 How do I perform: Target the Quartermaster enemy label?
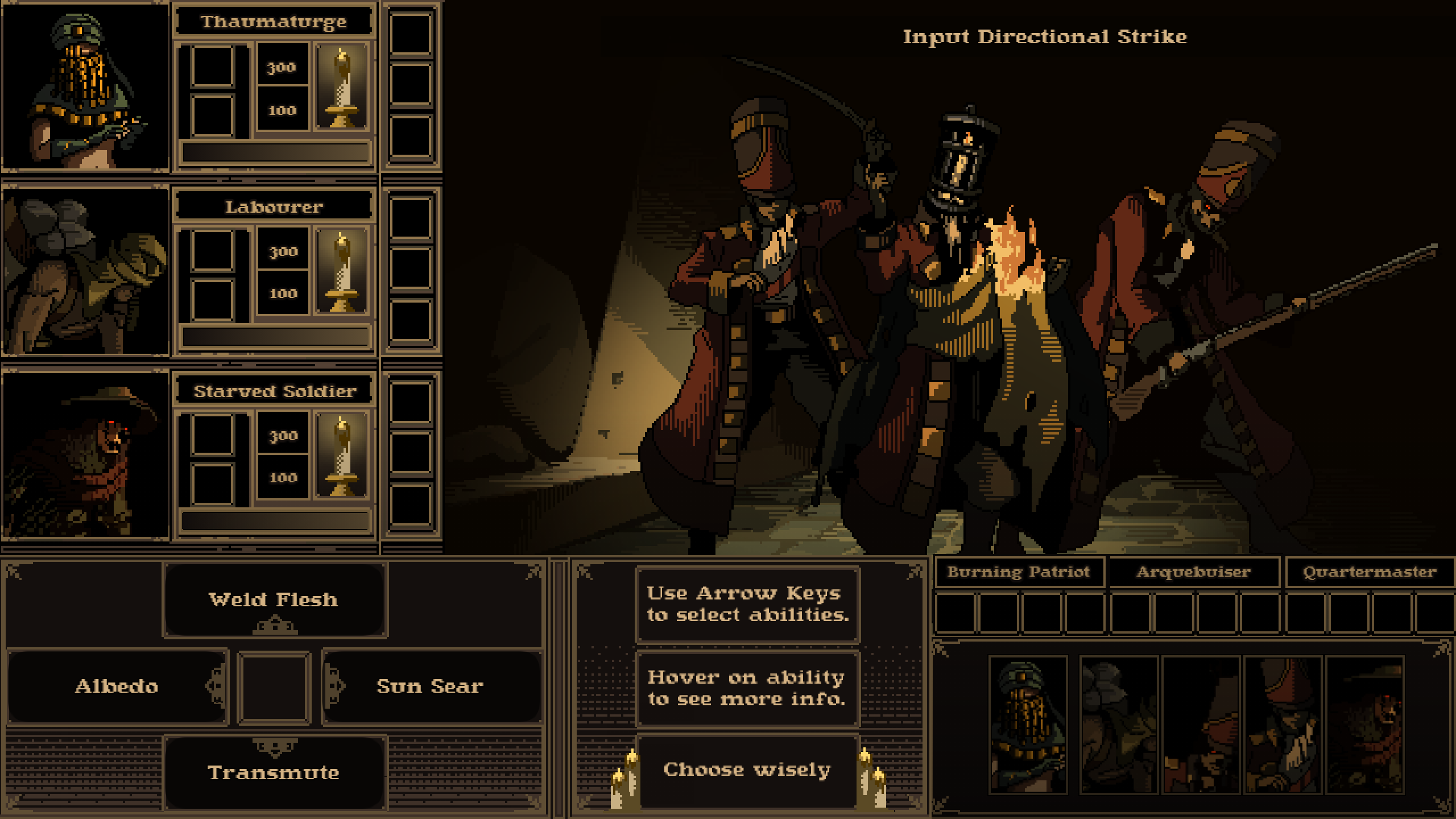1370,572
